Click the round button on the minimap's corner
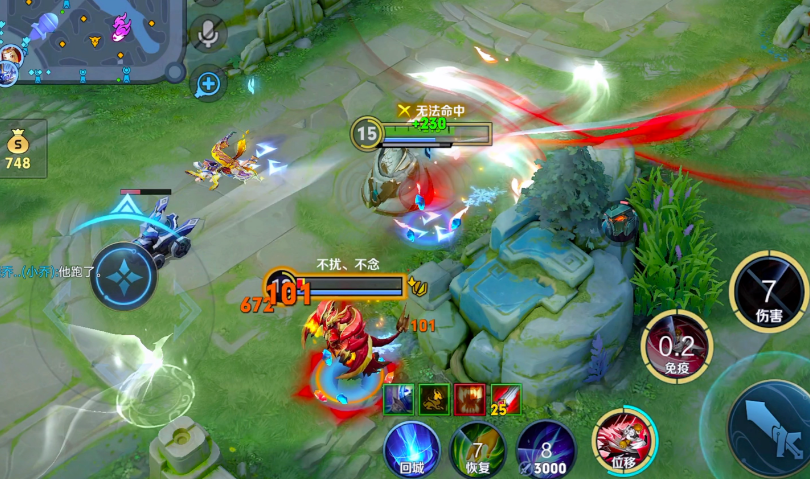 175,72
